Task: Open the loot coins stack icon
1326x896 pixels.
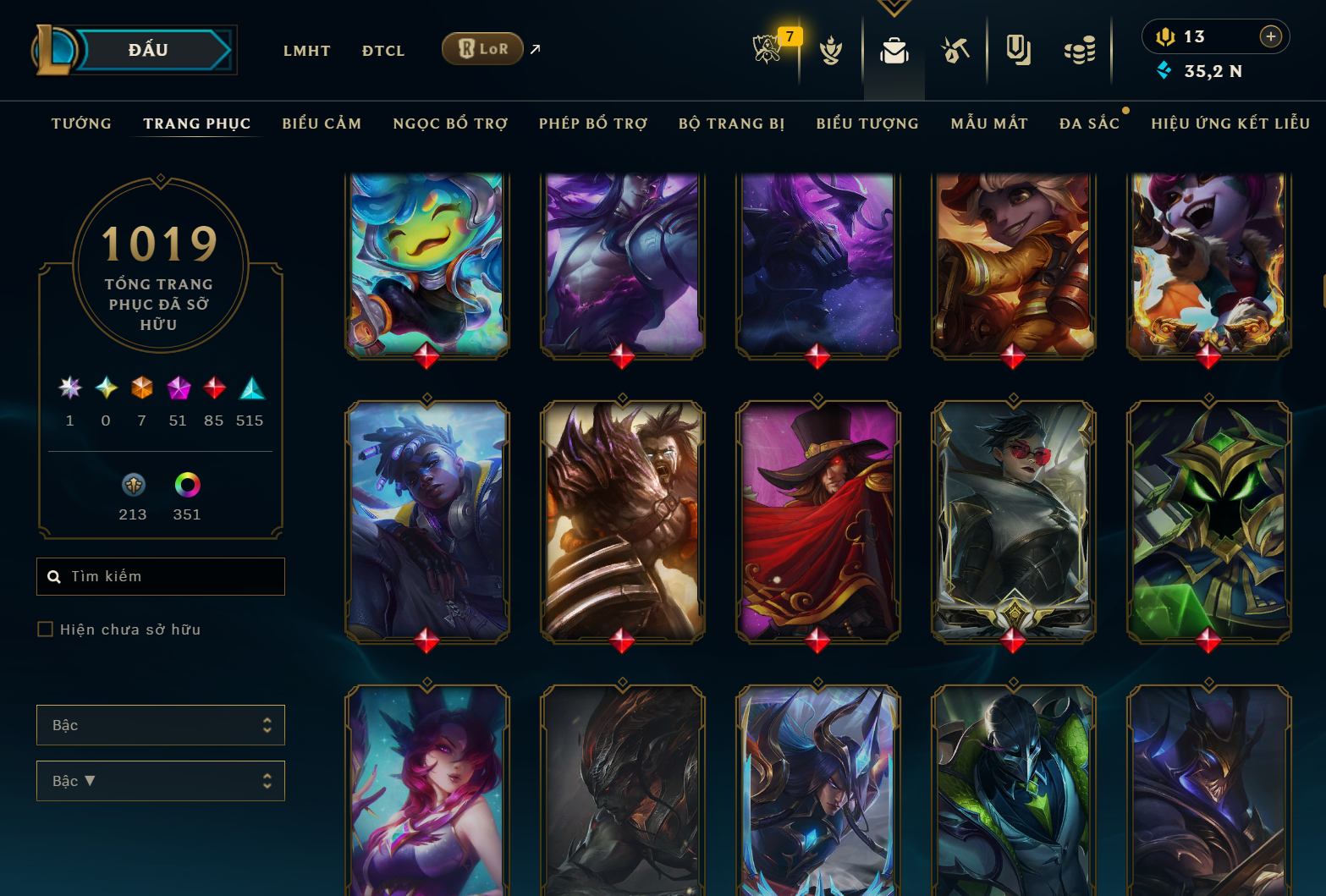Action: pyautogui.click(x=1080, y=51)
